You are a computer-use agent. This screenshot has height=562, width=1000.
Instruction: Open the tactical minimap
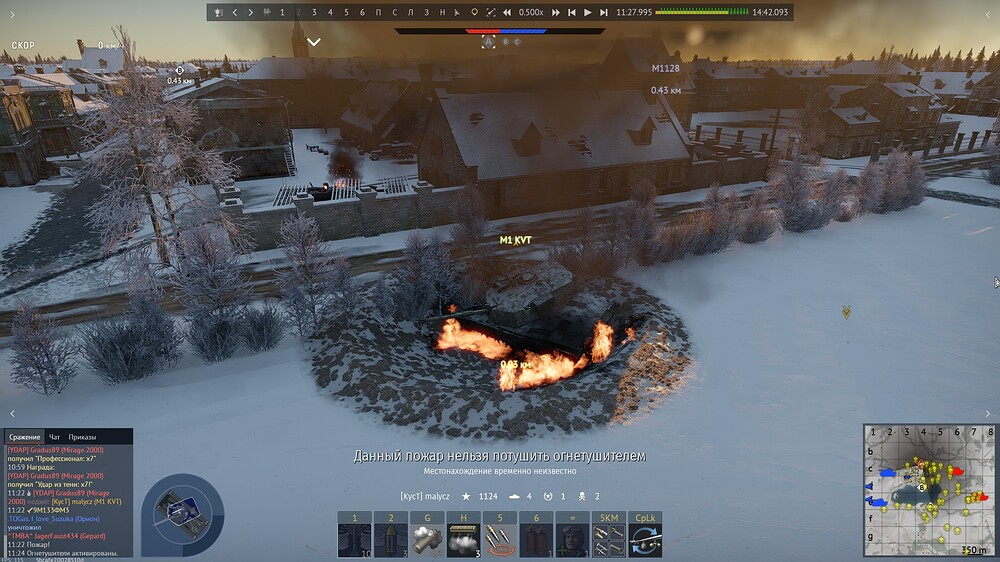point(930,489)
